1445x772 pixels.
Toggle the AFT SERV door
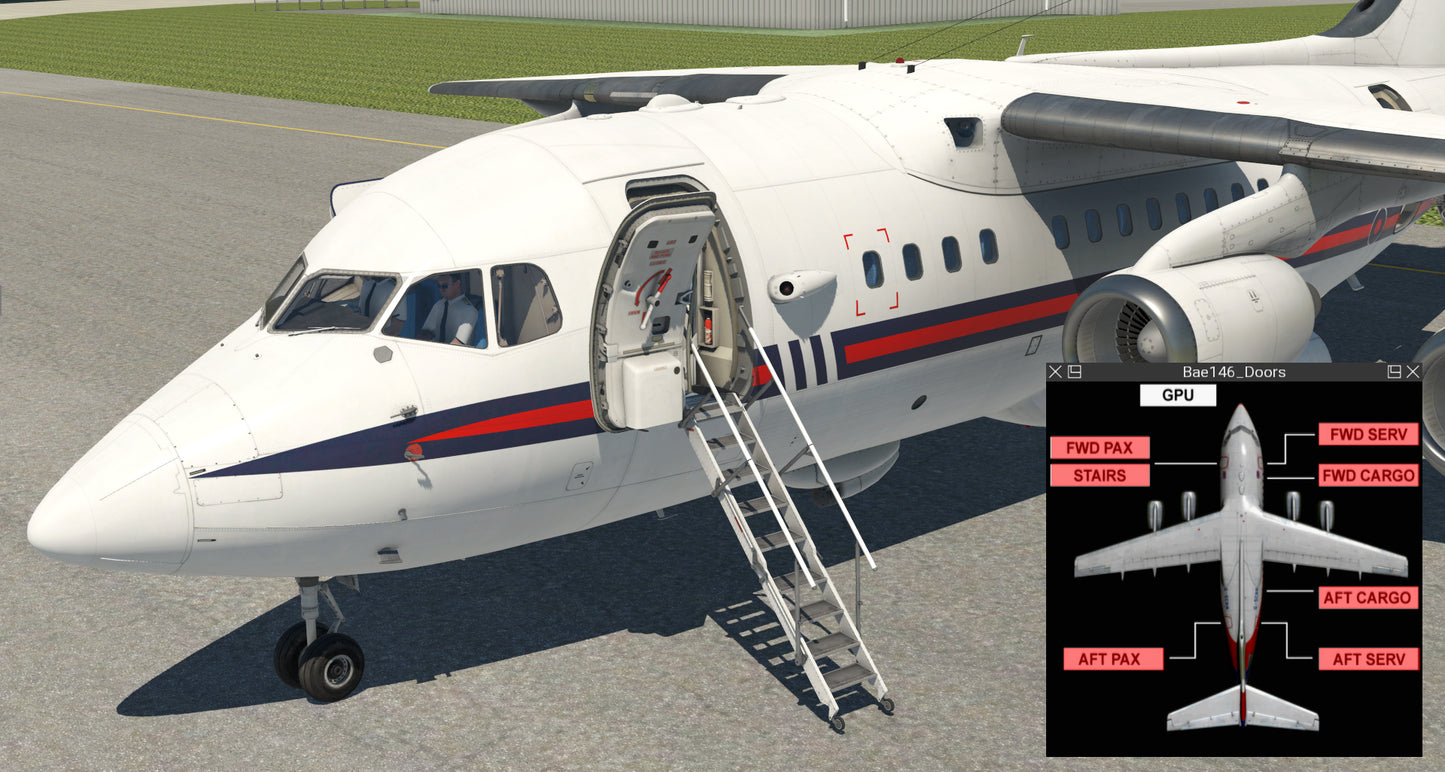(1368, 659)
